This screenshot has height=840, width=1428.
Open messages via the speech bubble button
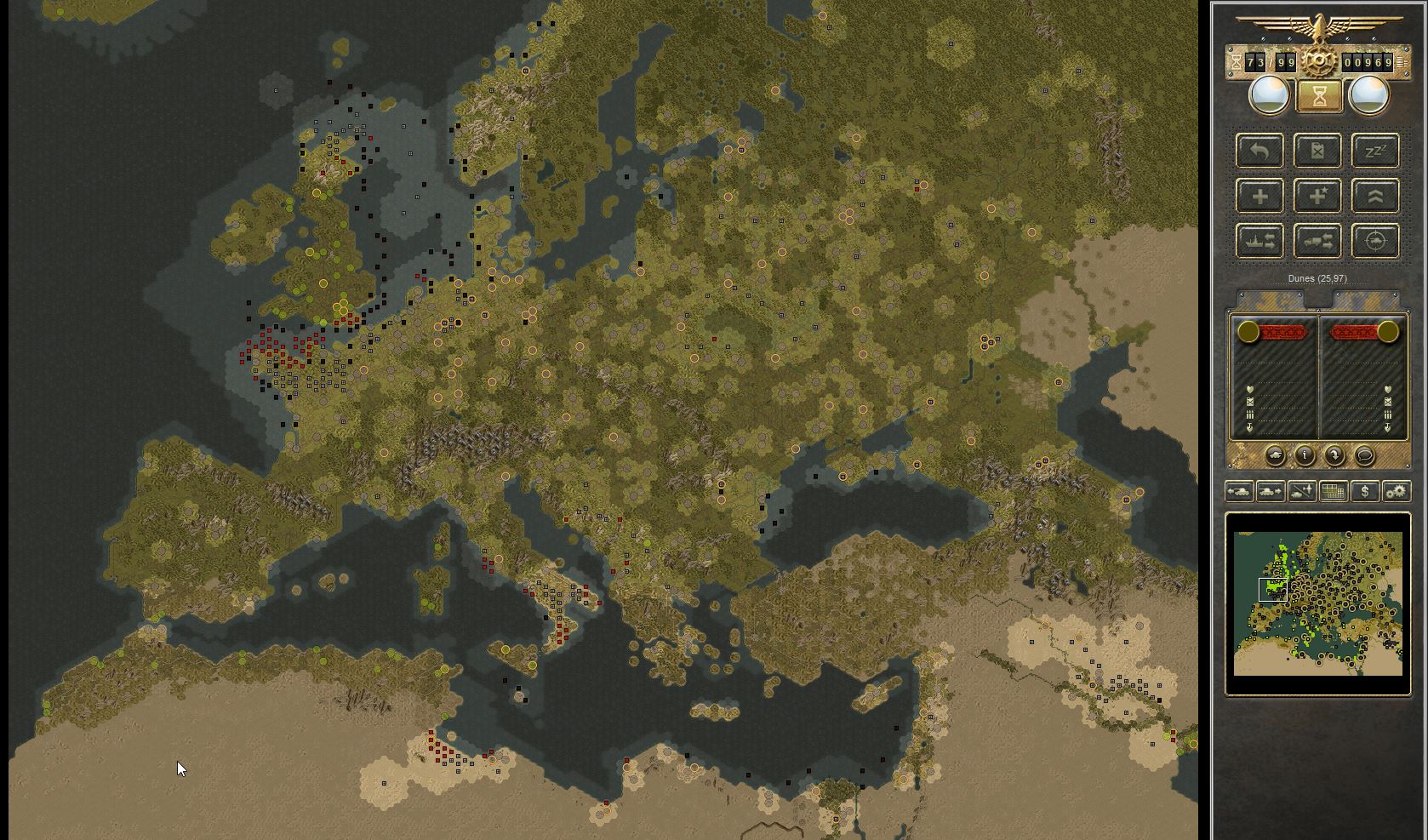tap(1364, 454)
